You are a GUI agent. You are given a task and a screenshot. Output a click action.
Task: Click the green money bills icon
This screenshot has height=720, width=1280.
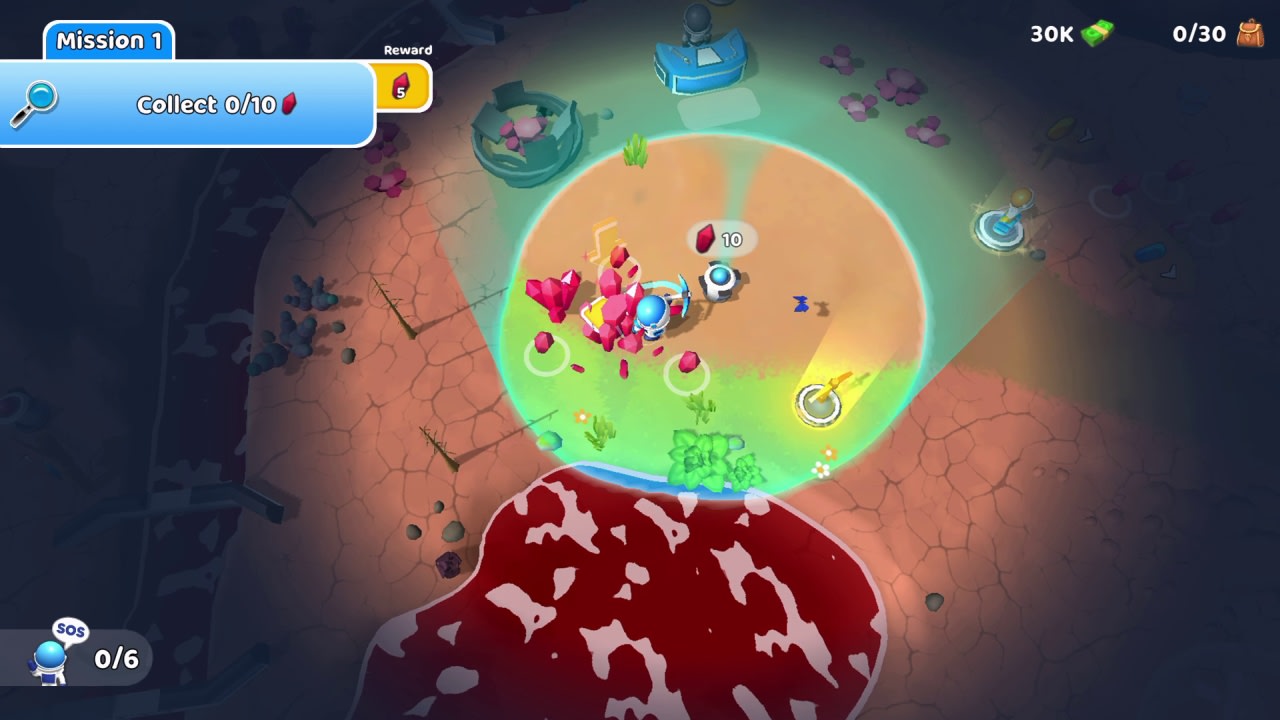[1096, 33]
